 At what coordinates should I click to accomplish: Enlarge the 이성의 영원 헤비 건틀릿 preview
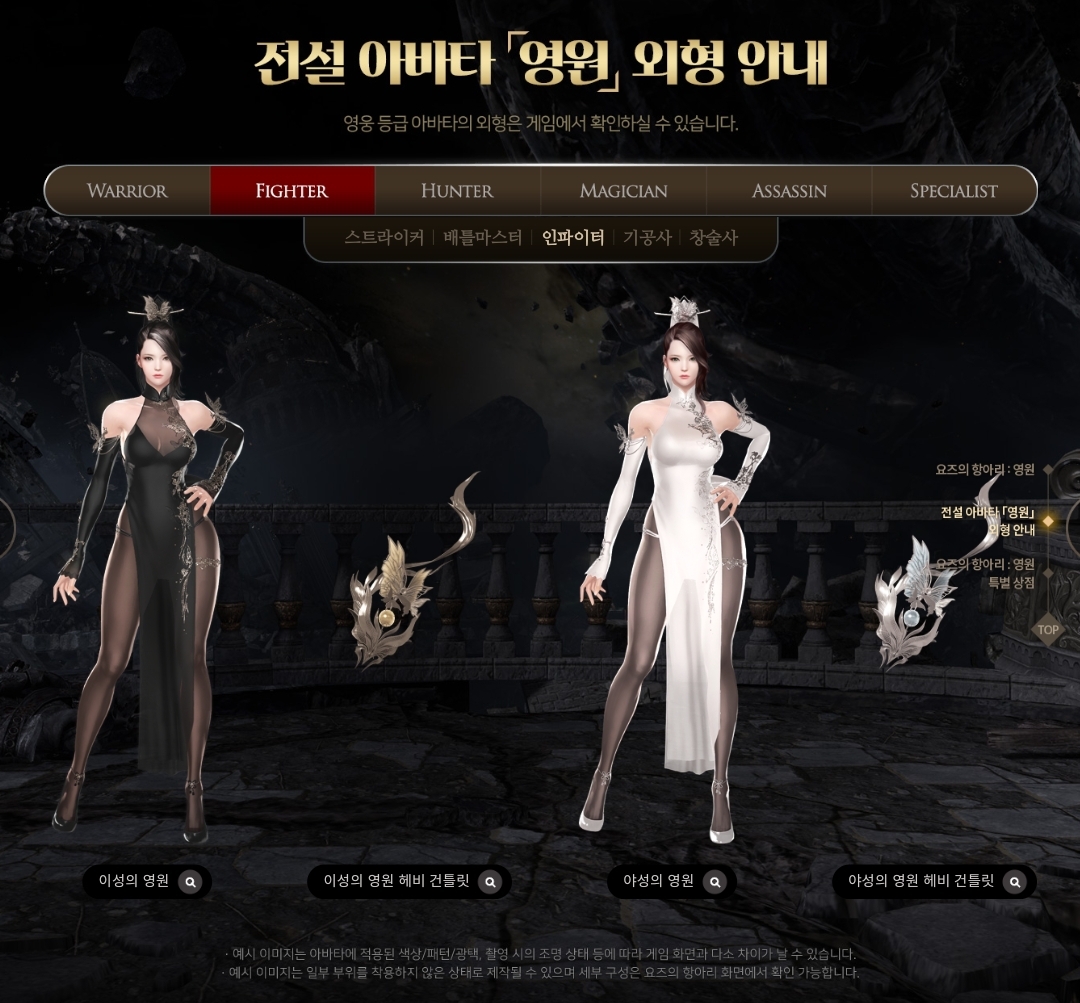coord(489,881)
